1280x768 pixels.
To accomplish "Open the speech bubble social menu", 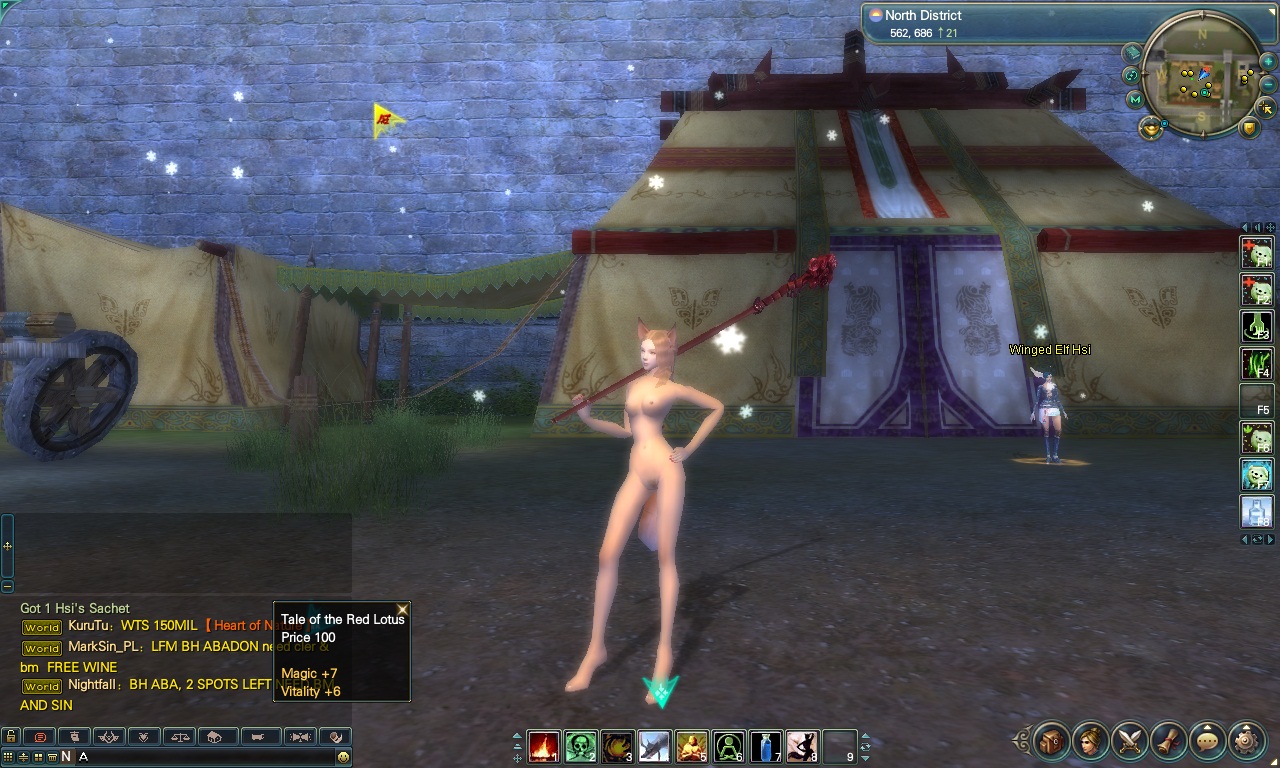I will pyautogui.click(x=1209, y=741).
